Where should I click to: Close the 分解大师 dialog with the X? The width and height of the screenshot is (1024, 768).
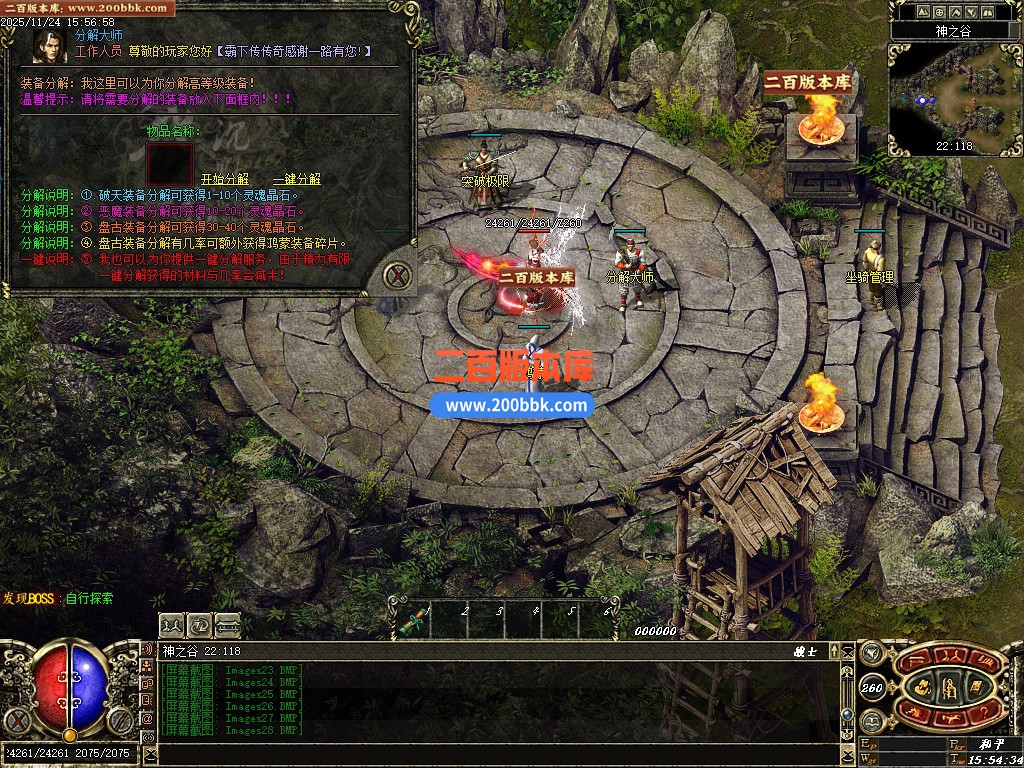399,275
